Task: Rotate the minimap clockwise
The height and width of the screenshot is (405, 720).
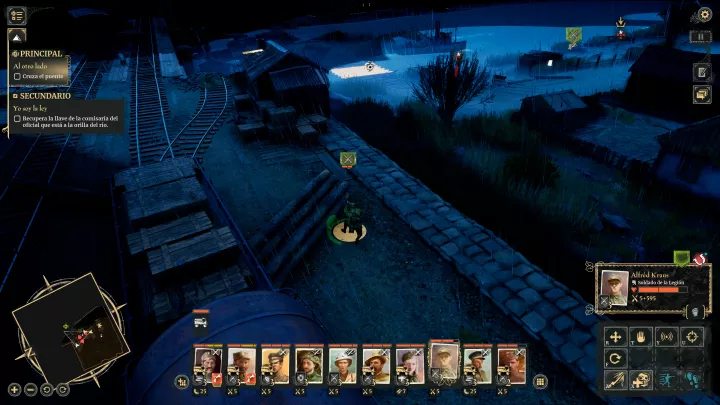Action: 63,389
